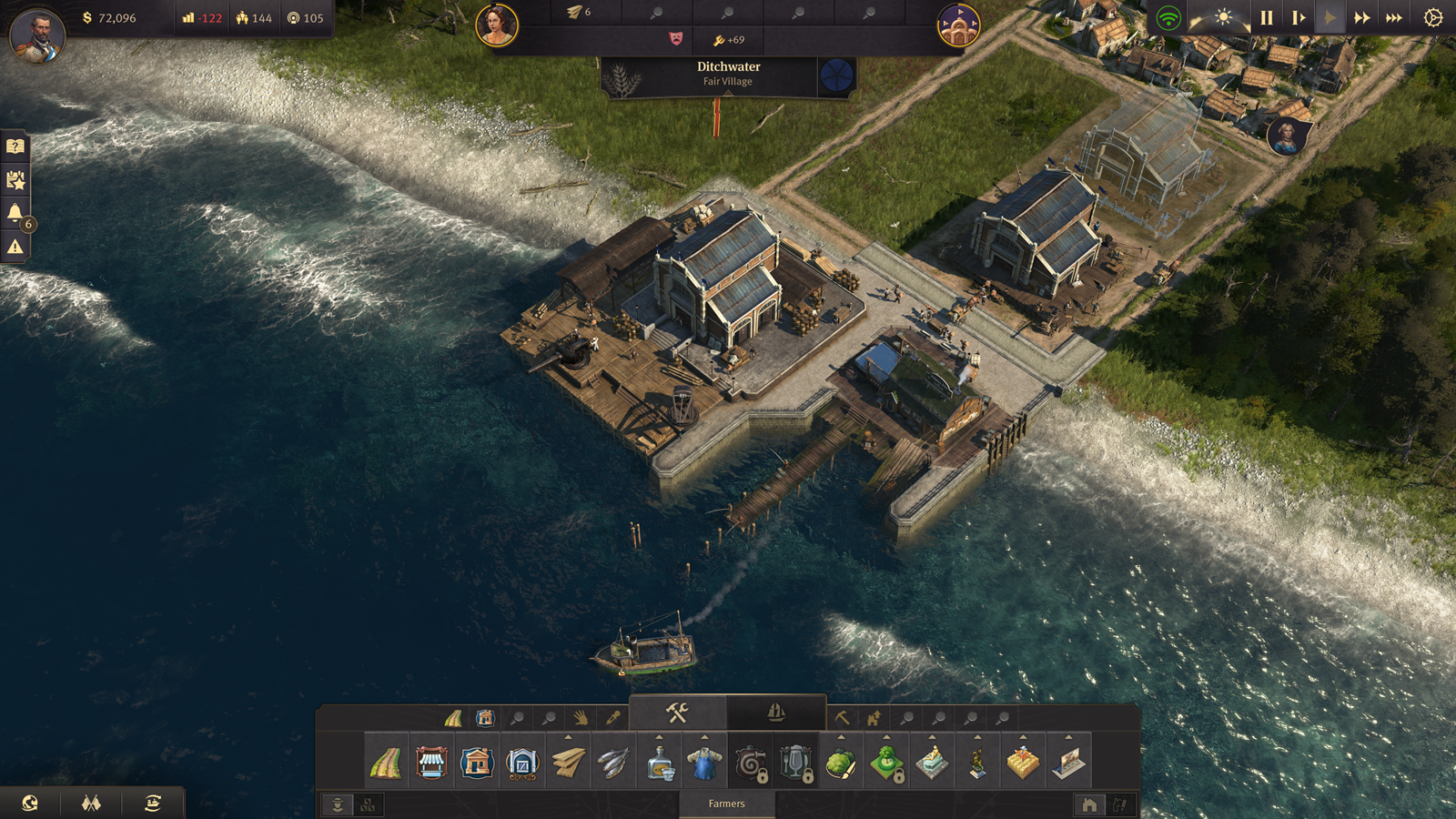Pause the game speed
This screenshot has width=1456, height=819.
pyautogui.click(x=1266, y=18)
